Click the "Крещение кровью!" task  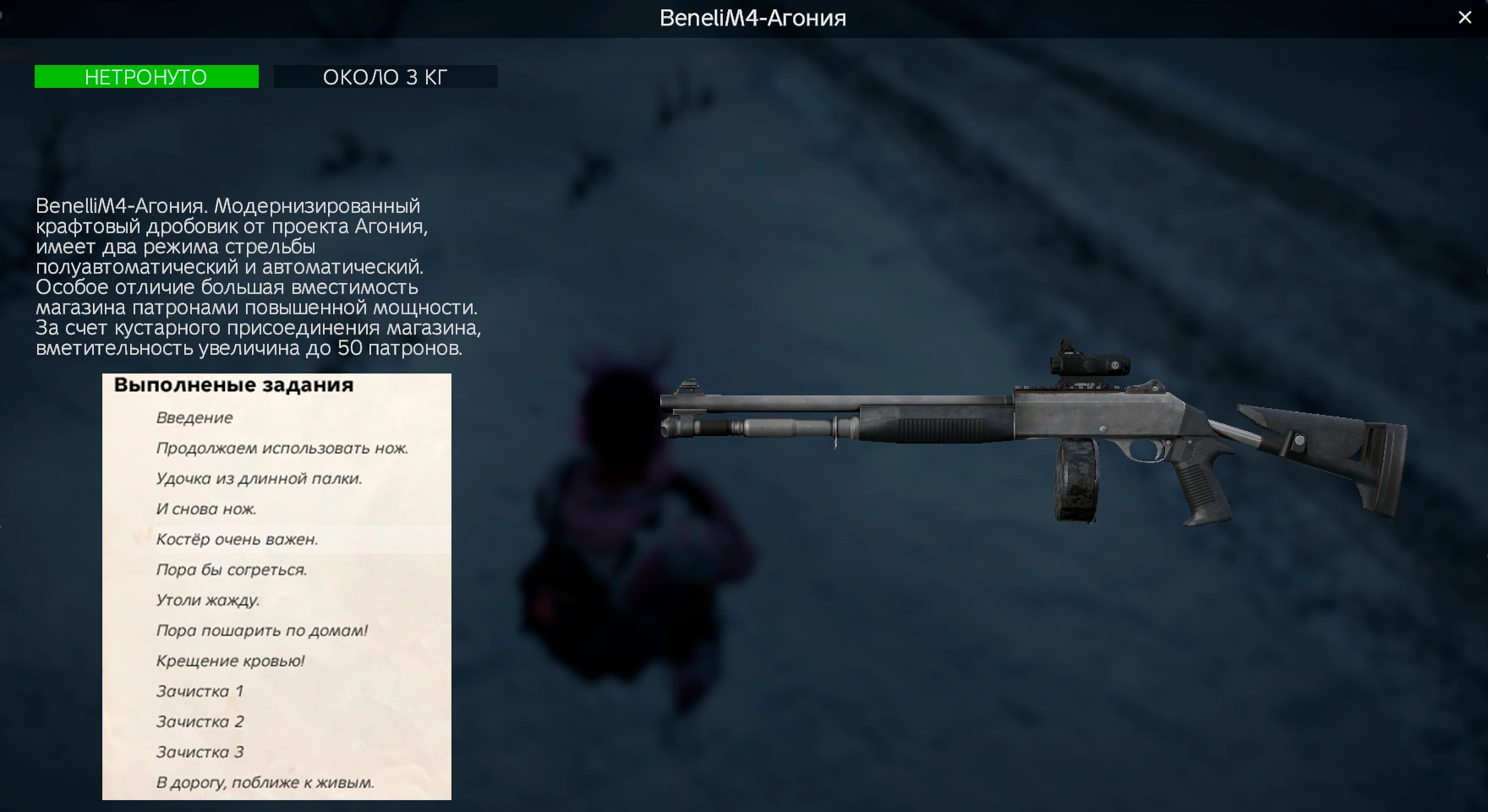230,662
